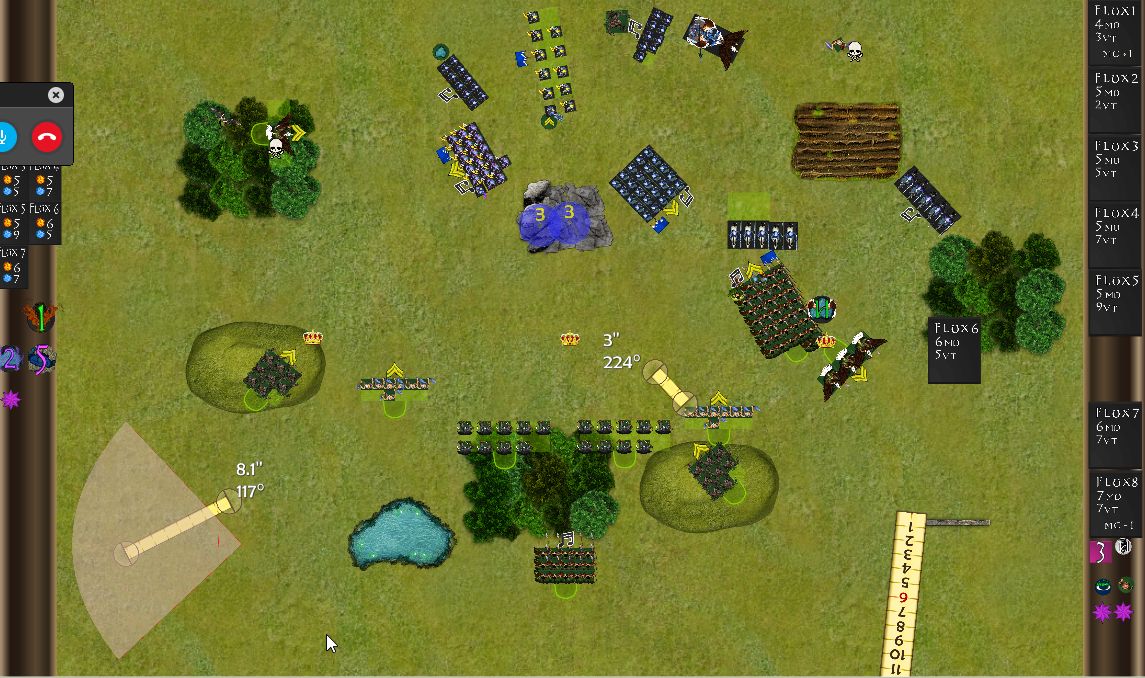This screenshot has width=1145, height=678.
Task: Click the pink number 3 token
Action: coord(1100,551)
